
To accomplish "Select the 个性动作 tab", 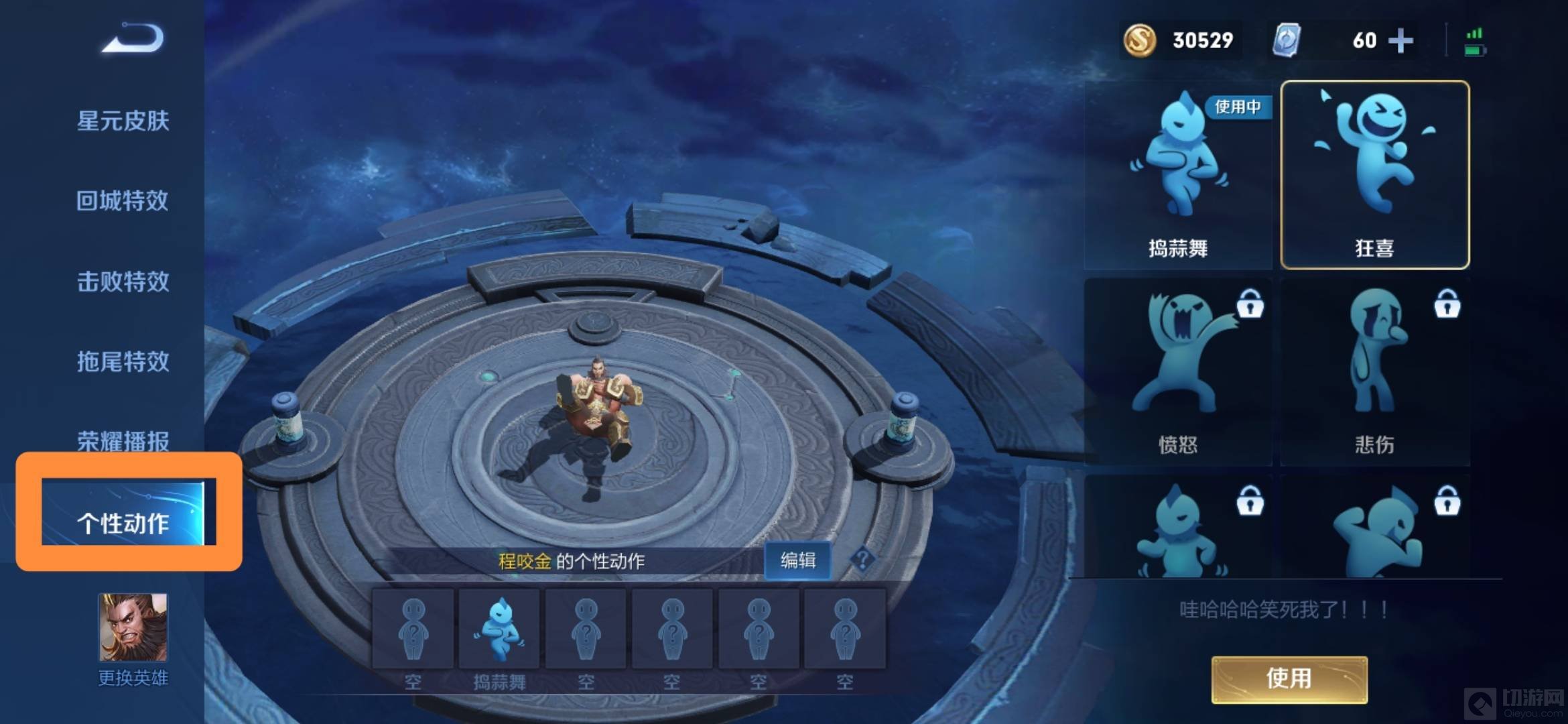I will point(123,523).
